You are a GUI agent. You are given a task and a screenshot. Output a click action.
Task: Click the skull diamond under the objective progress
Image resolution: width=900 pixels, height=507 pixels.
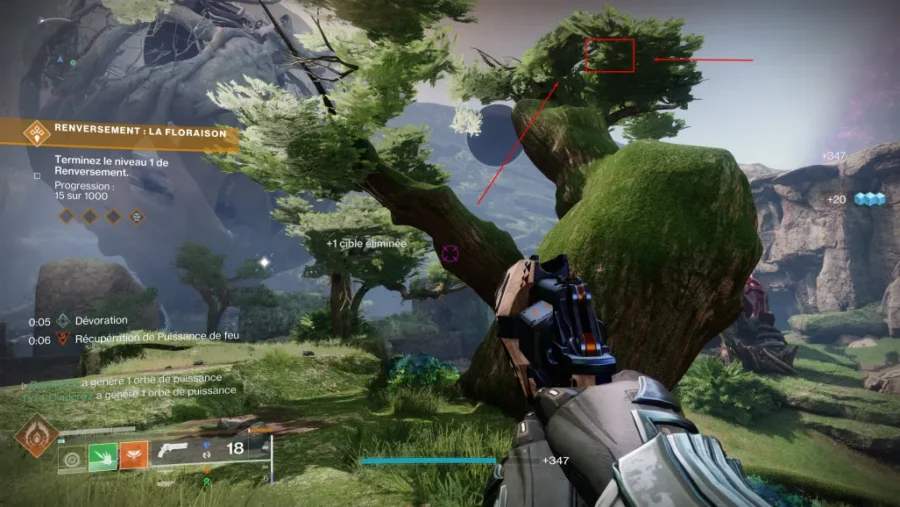coord(137,215)
